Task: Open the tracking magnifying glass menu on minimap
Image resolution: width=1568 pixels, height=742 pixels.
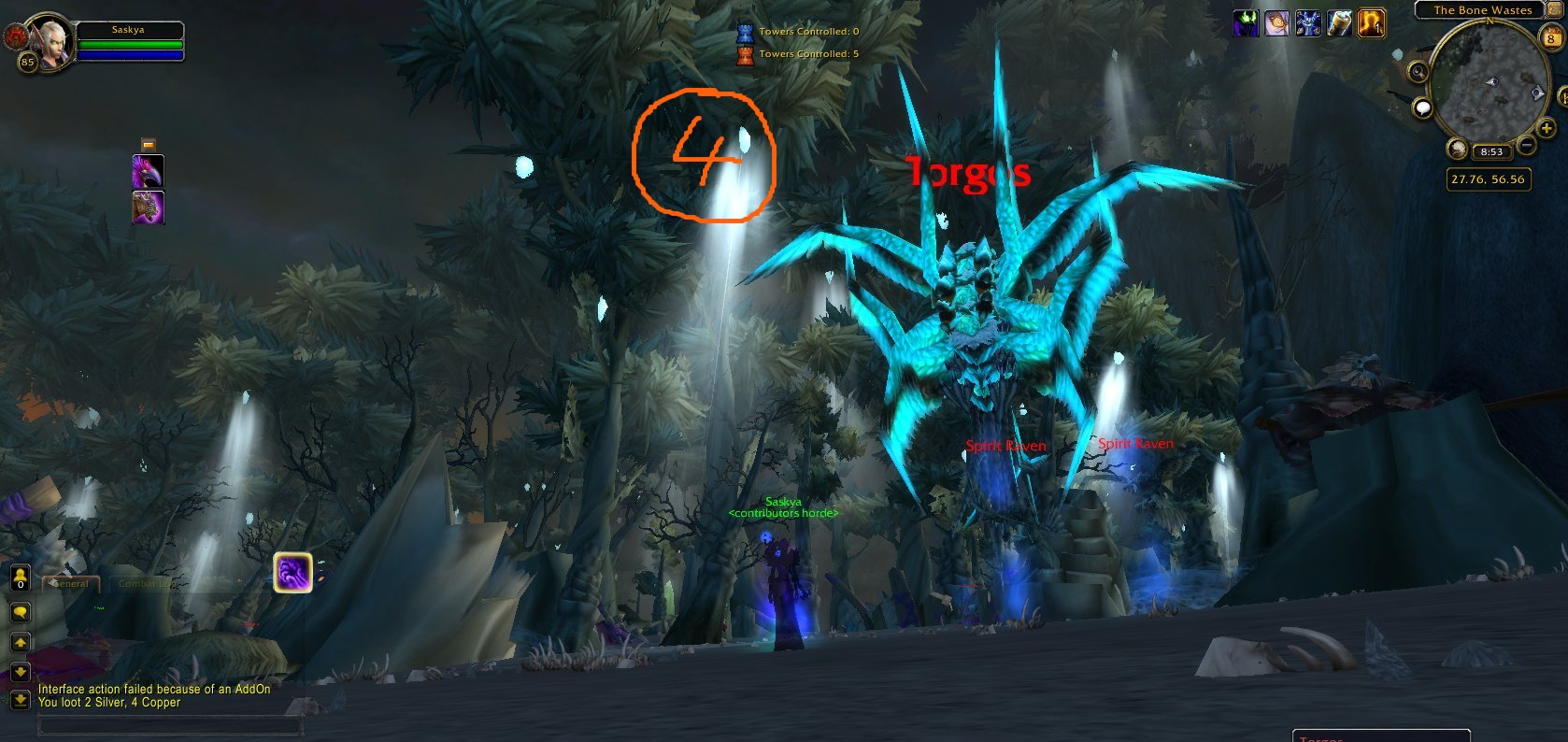Action: click(1417, 71)
